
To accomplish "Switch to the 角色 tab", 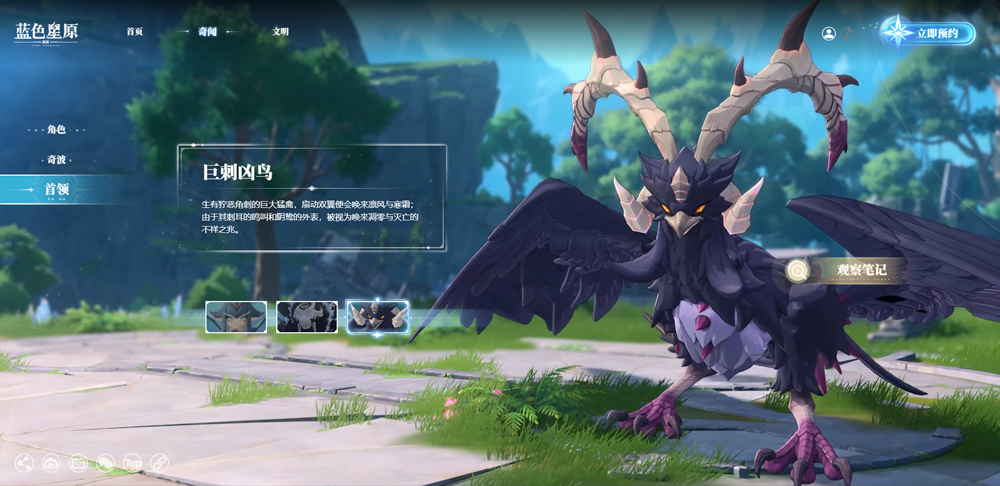I will [x=56, y=130].
